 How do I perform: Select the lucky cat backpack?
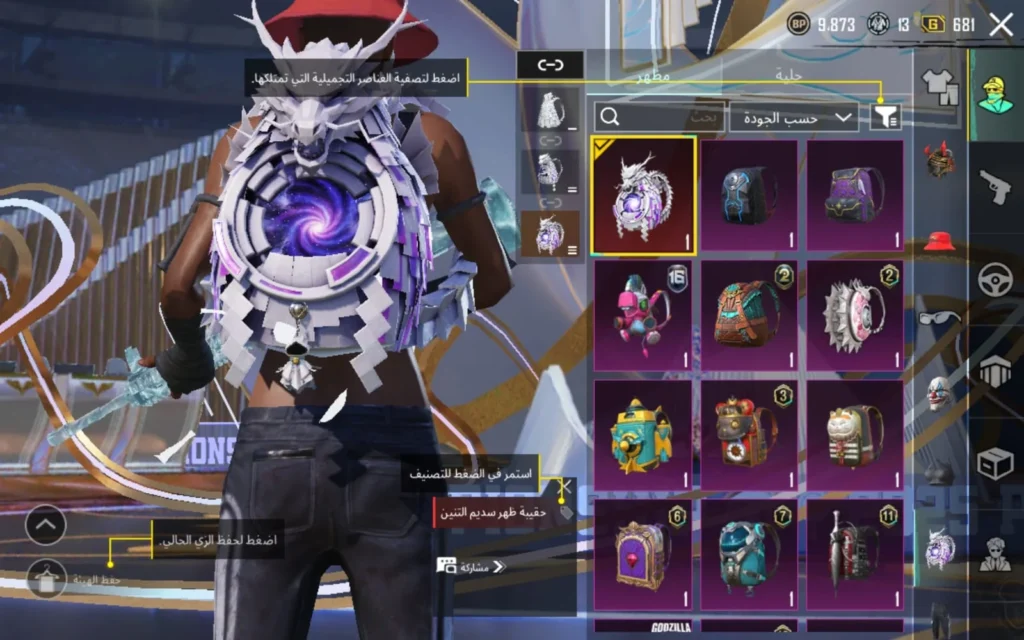pyautogui.click(x=855, y=435)
